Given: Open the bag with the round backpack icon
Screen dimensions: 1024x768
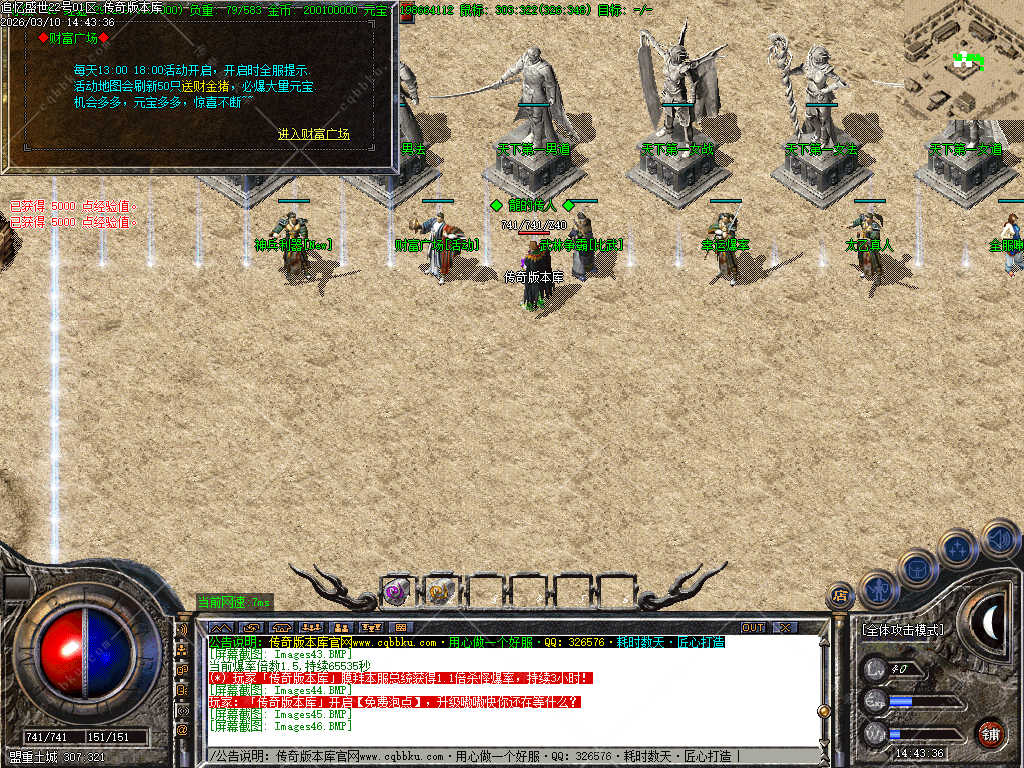Looking at the screenshot, I should [917, 568].
